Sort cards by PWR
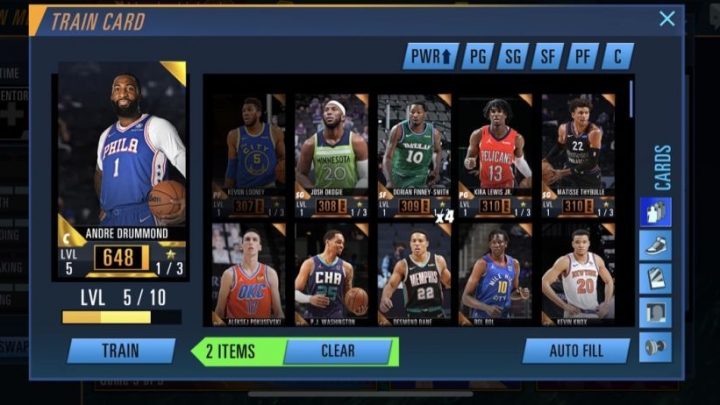 [431, 56]
